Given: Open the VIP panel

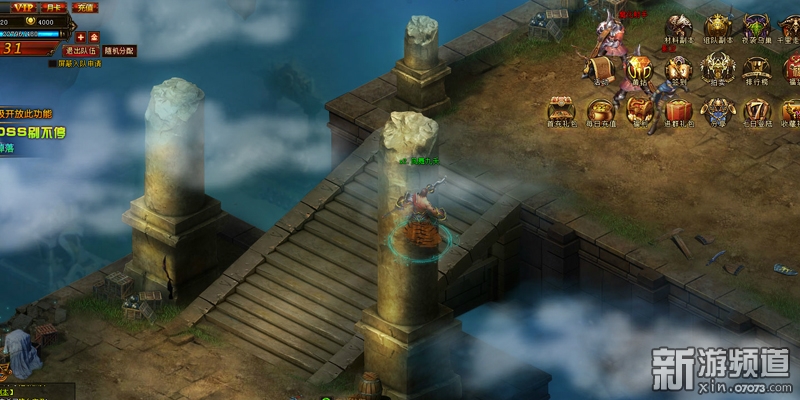Looking at the screenshot, I should point(23,7).
